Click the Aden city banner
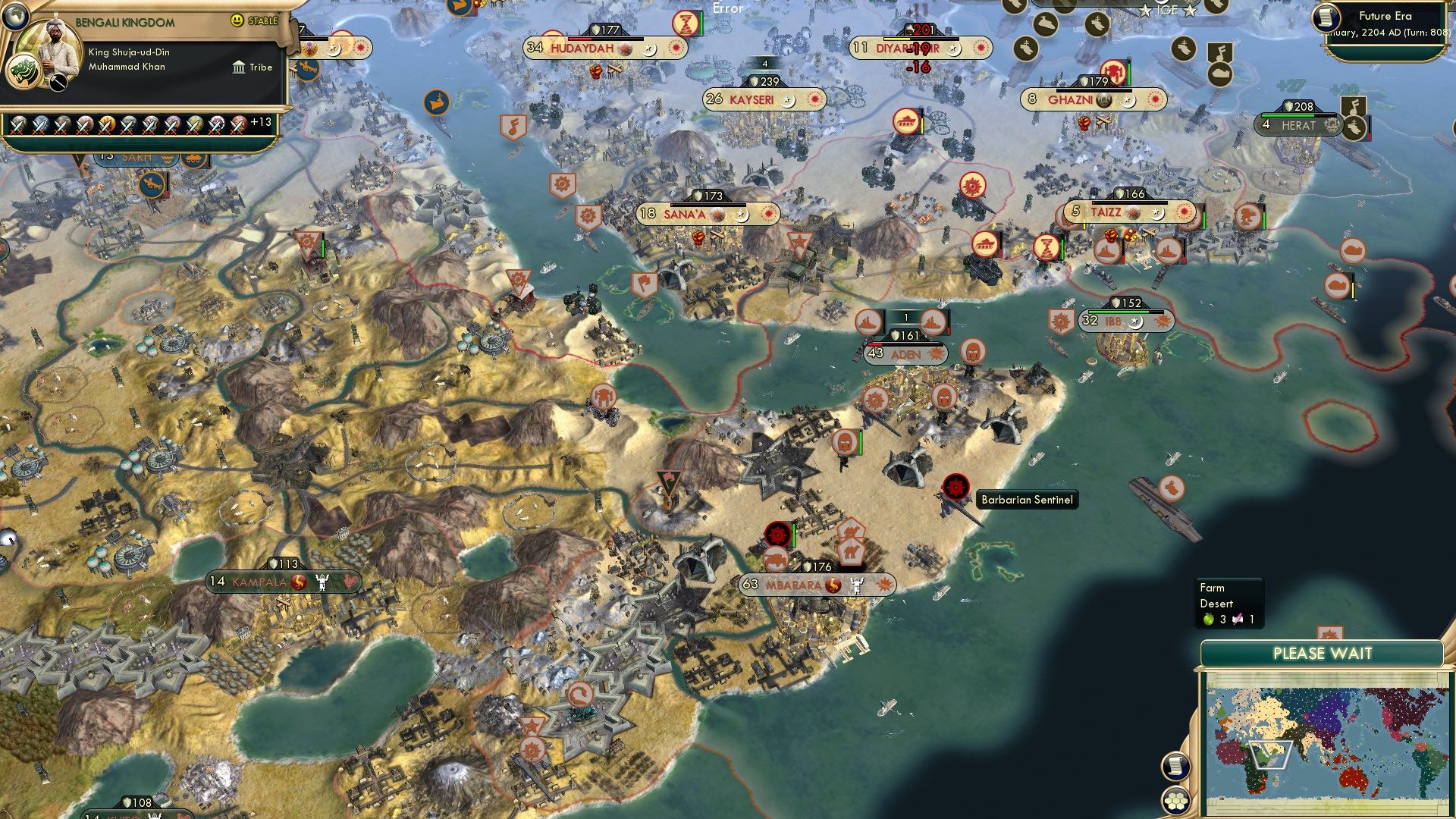The width and height of the screenshot is (1456, 819). pos(905,353)
